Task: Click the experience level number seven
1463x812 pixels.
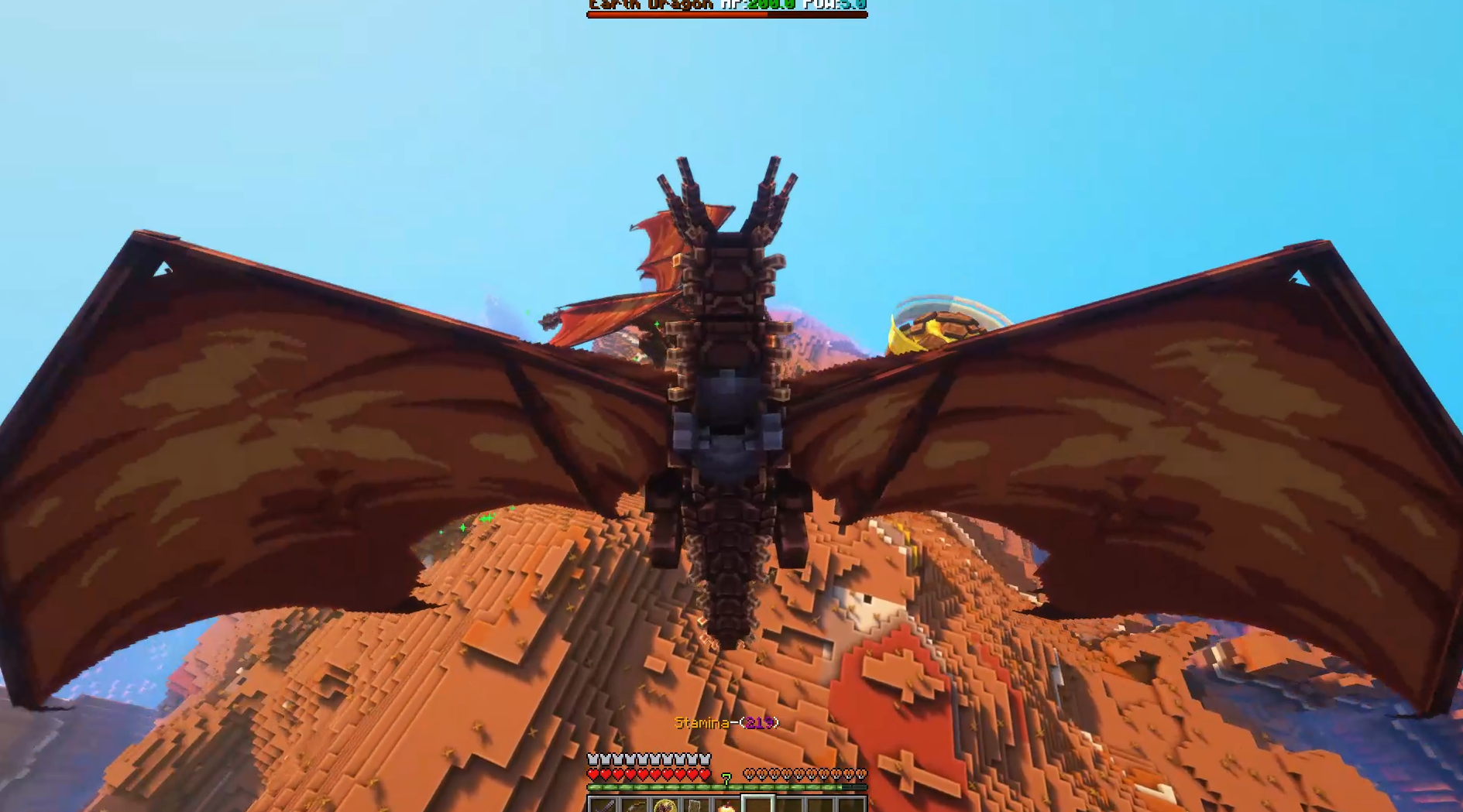Action: coord(726,778)
